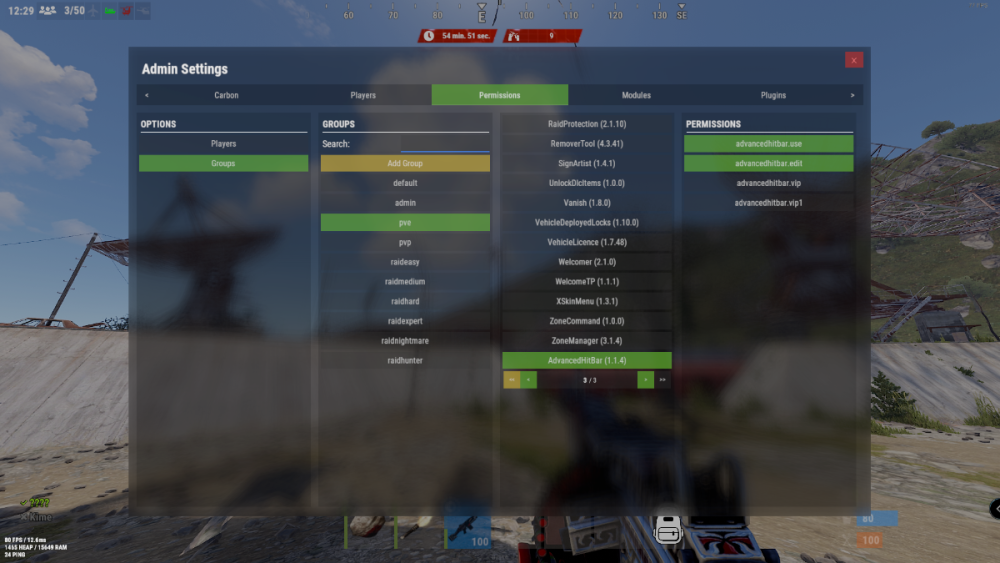The height and width of the screenshot is (563, 1000).
Task: Open ZoneManager plugin permissions
Action: tap(587, 341)
